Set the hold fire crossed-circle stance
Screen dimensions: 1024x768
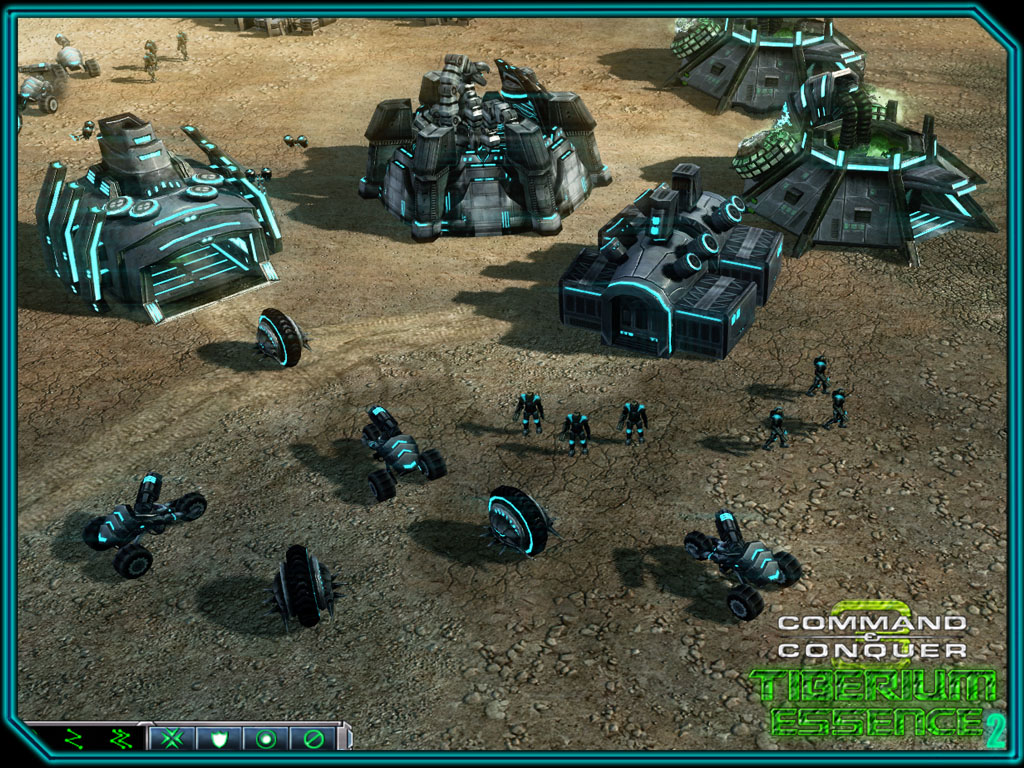coord(313,739)
